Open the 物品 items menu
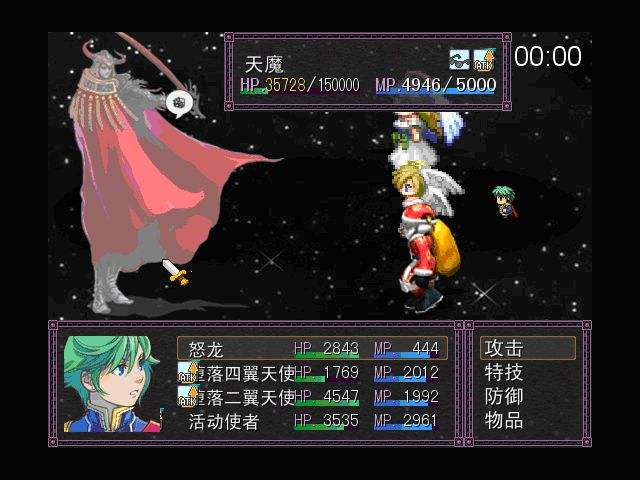Screen dimensions: 640x480 (504, 421)
